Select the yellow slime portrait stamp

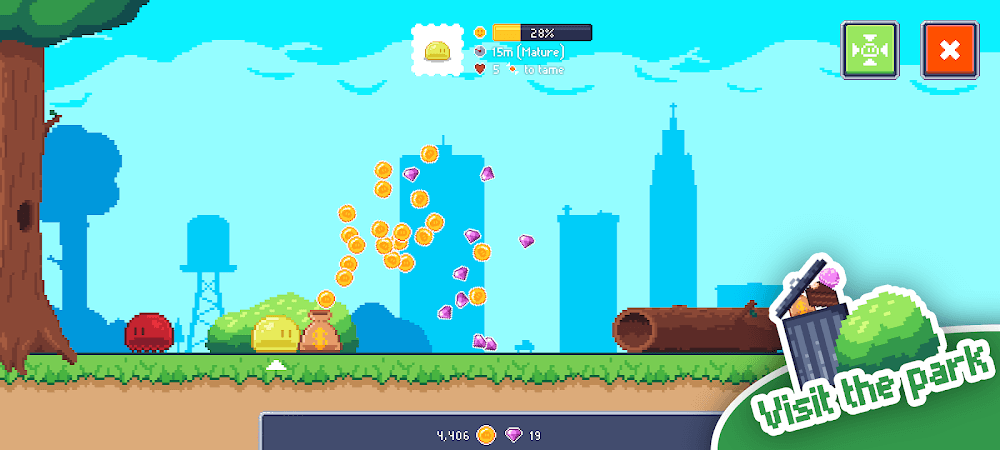pos(440,49)
